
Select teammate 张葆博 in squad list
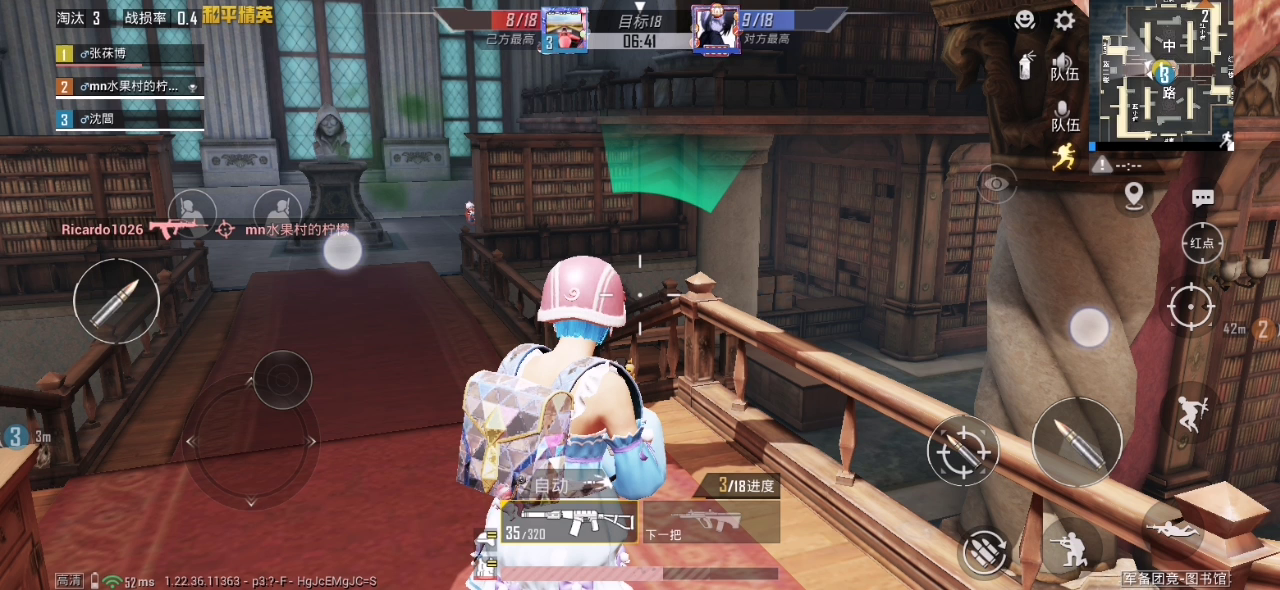pos(130,54)
